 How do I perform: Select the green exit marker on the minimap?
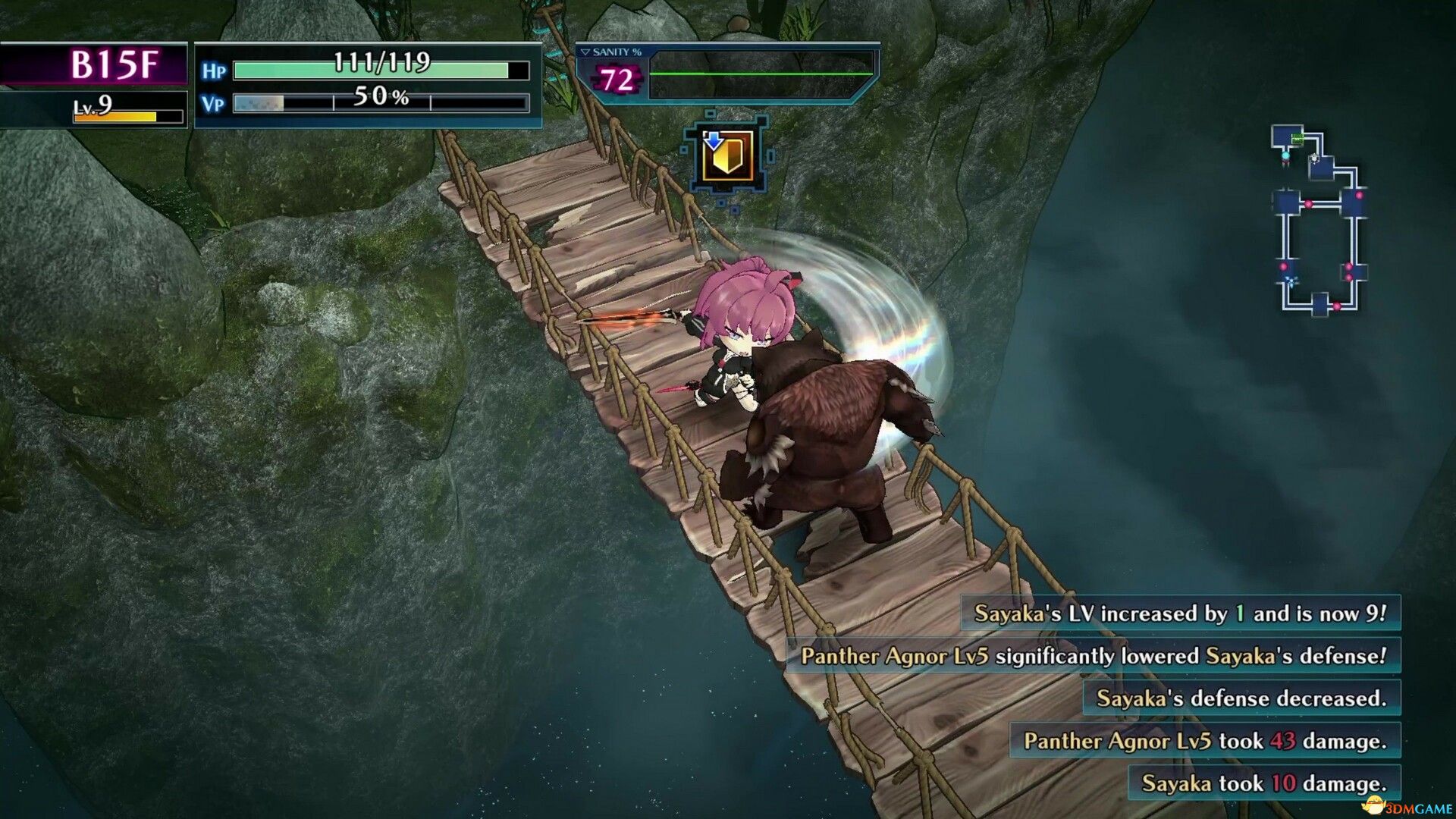click(x=1297, y=138)
